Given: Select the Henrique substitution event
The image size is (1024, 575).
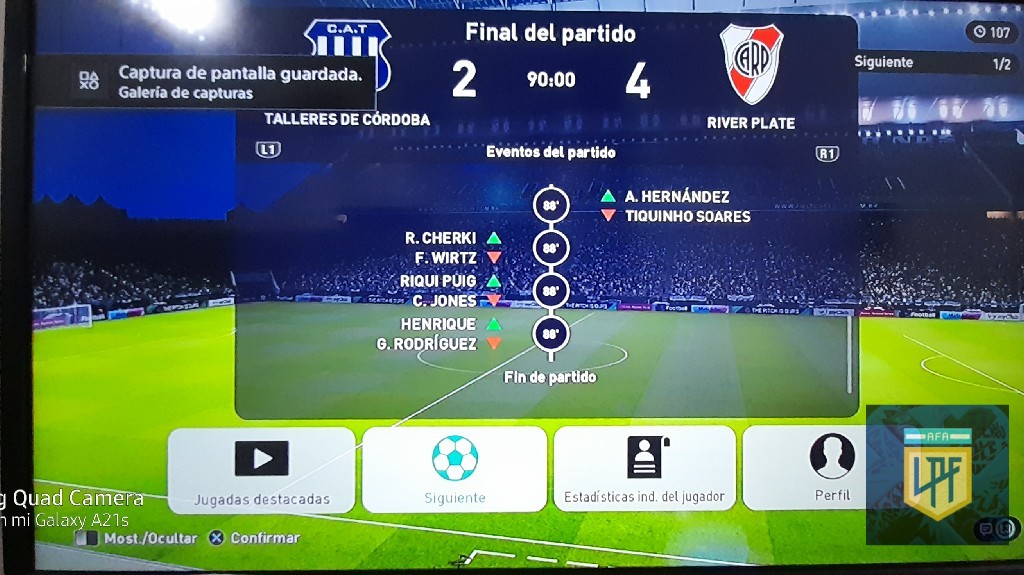Looking at the screenshot, I should 439,325.
